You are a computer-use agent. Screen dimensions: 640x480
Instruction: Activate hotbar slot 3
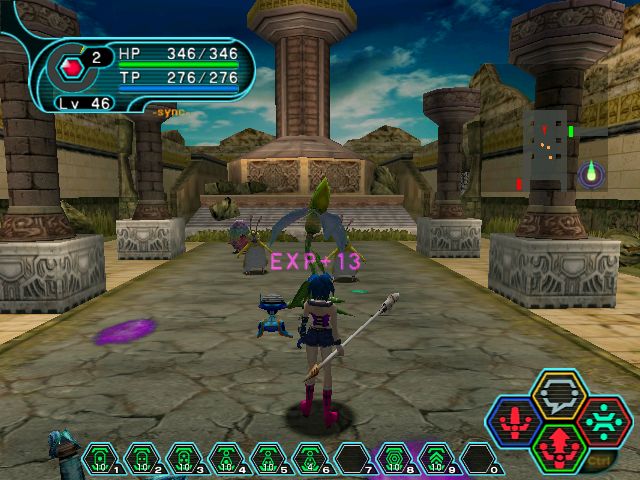coord(184,458)
